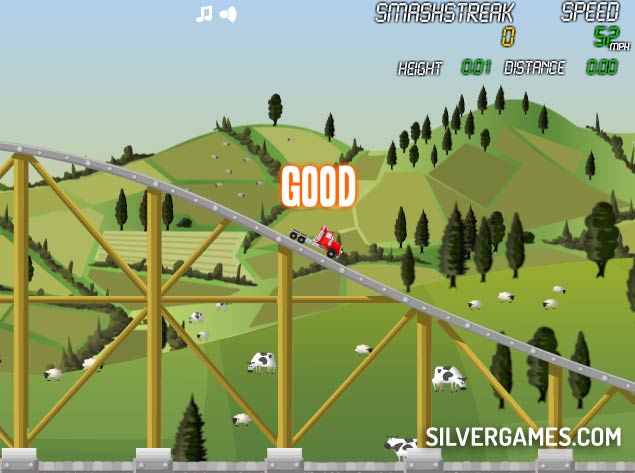Open the SILVERGAMES.COM link
Viewport: 635px width, 473px height.
[523, 437]
